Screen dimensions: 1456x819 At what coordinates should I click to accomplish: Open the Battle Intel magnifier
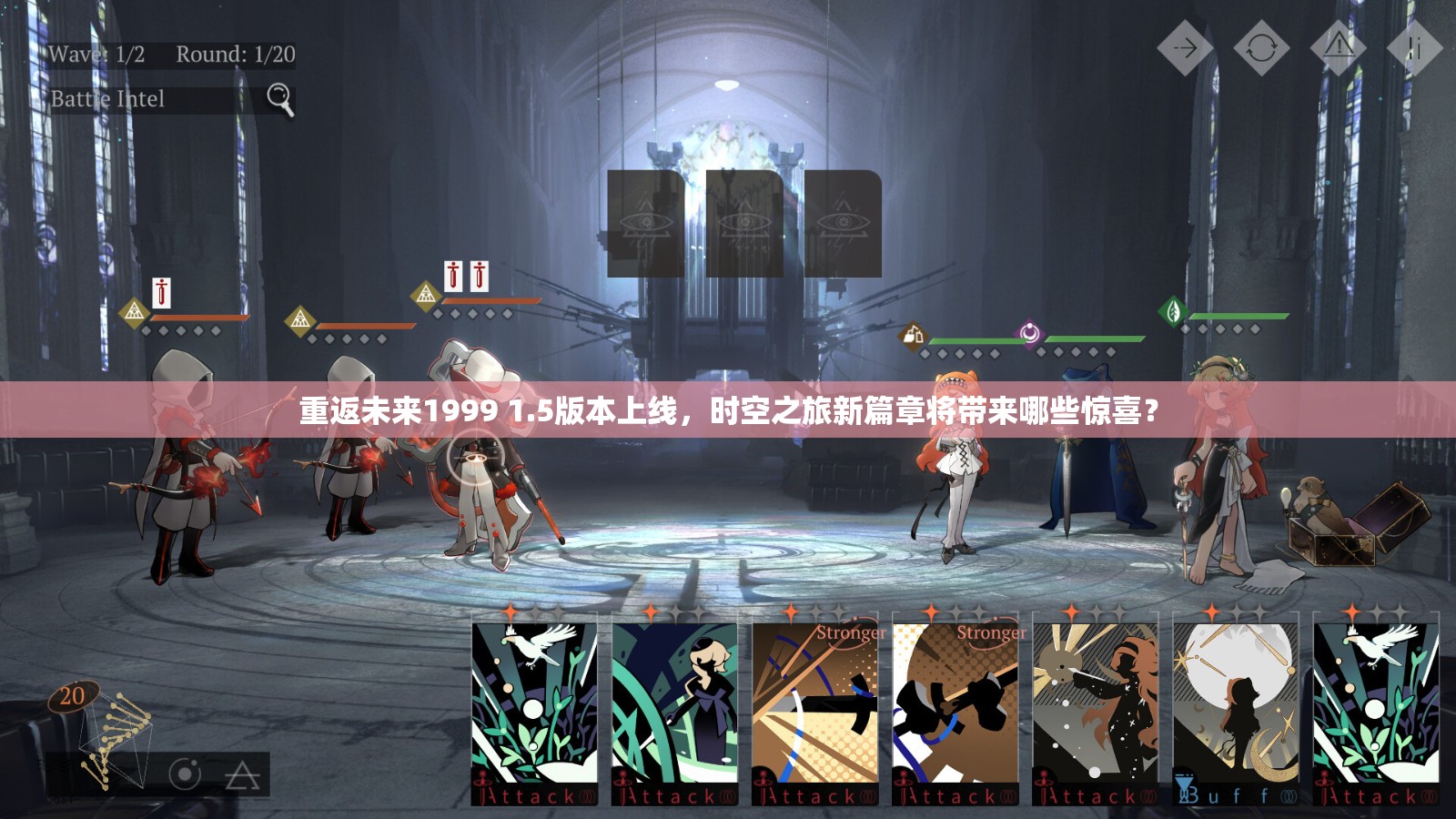coord(279,98)
